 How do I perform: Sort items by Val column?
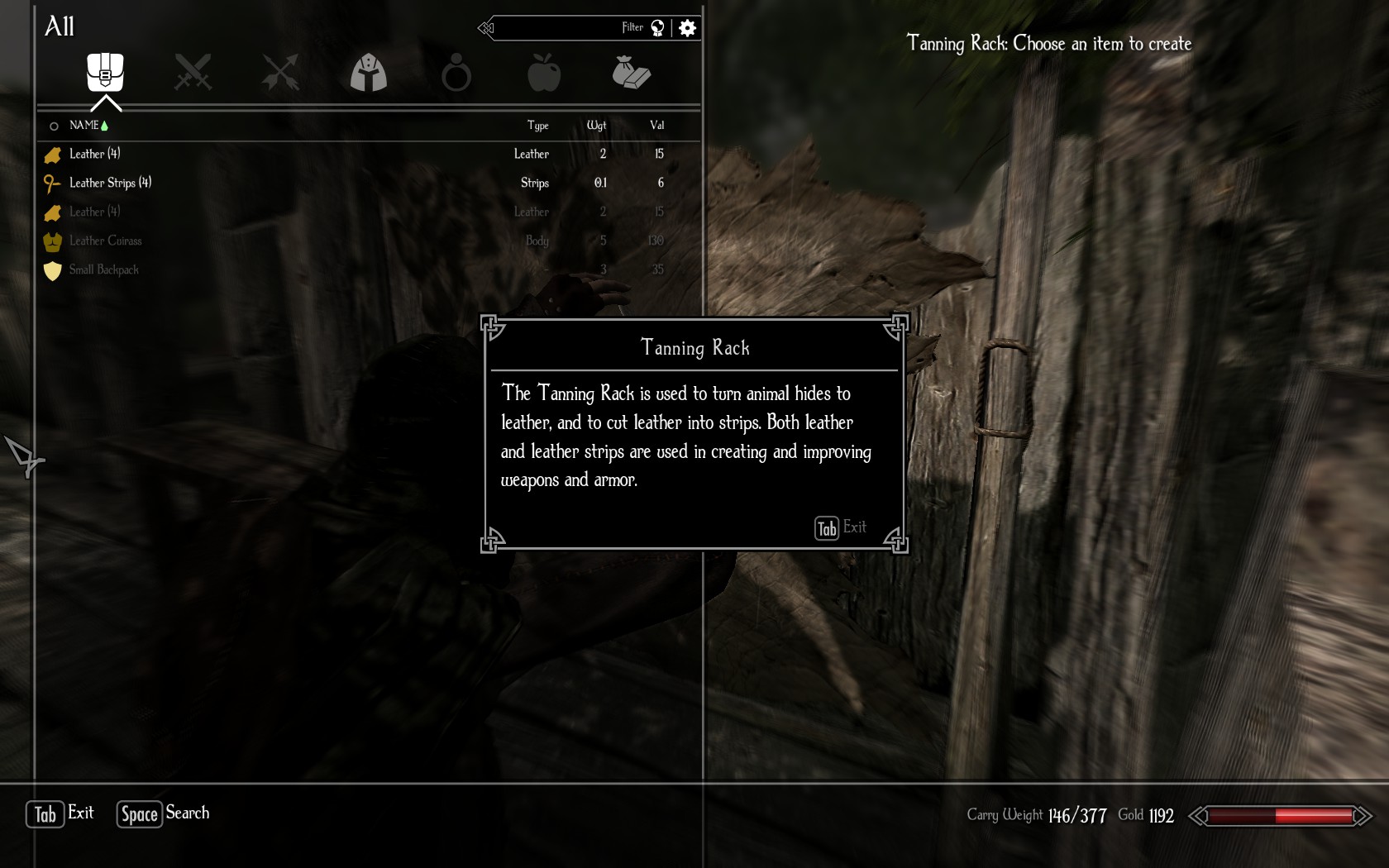(656, 126)
